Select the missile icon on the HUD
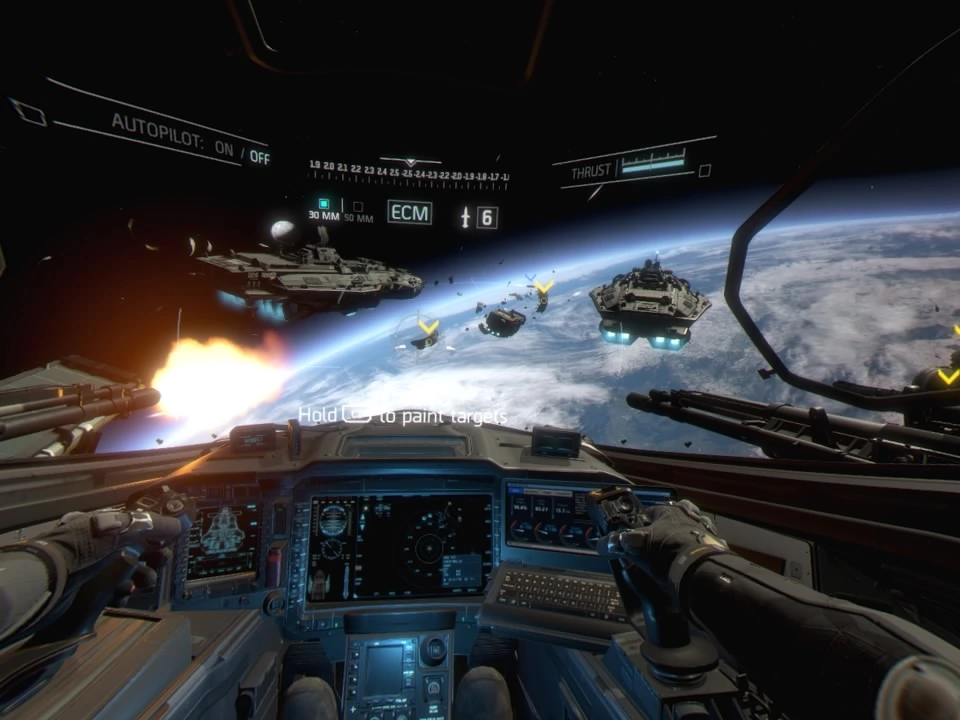 [465, 216]
